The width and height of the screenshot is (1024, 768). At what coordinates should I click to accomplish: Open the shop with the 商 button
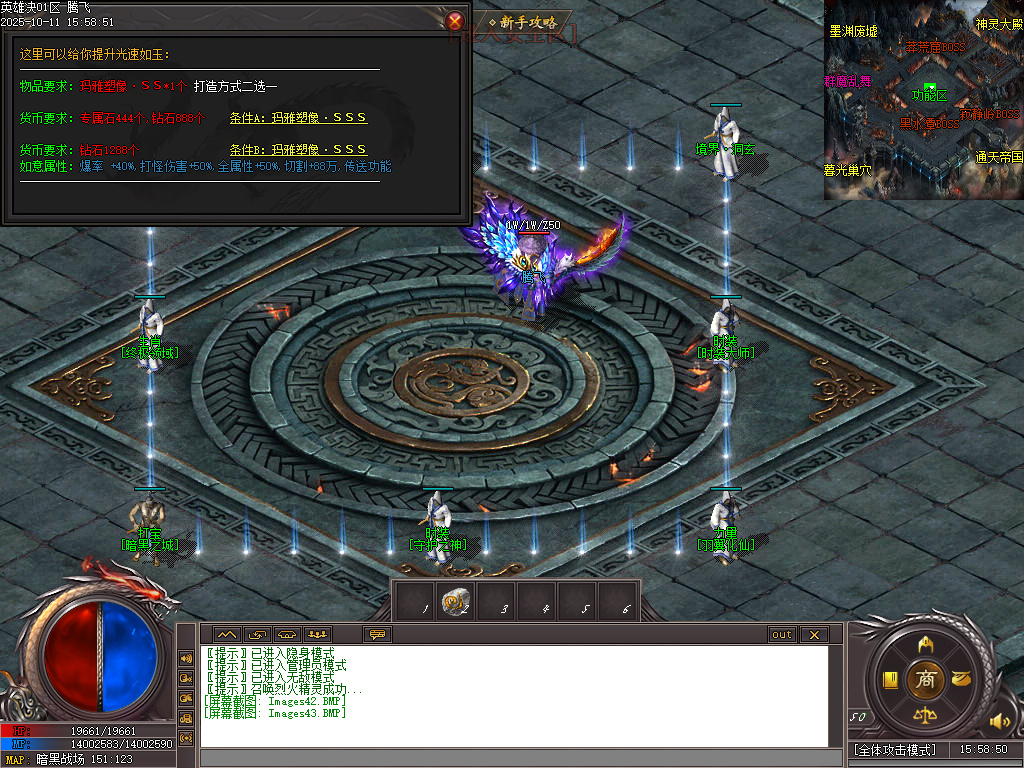926,680
